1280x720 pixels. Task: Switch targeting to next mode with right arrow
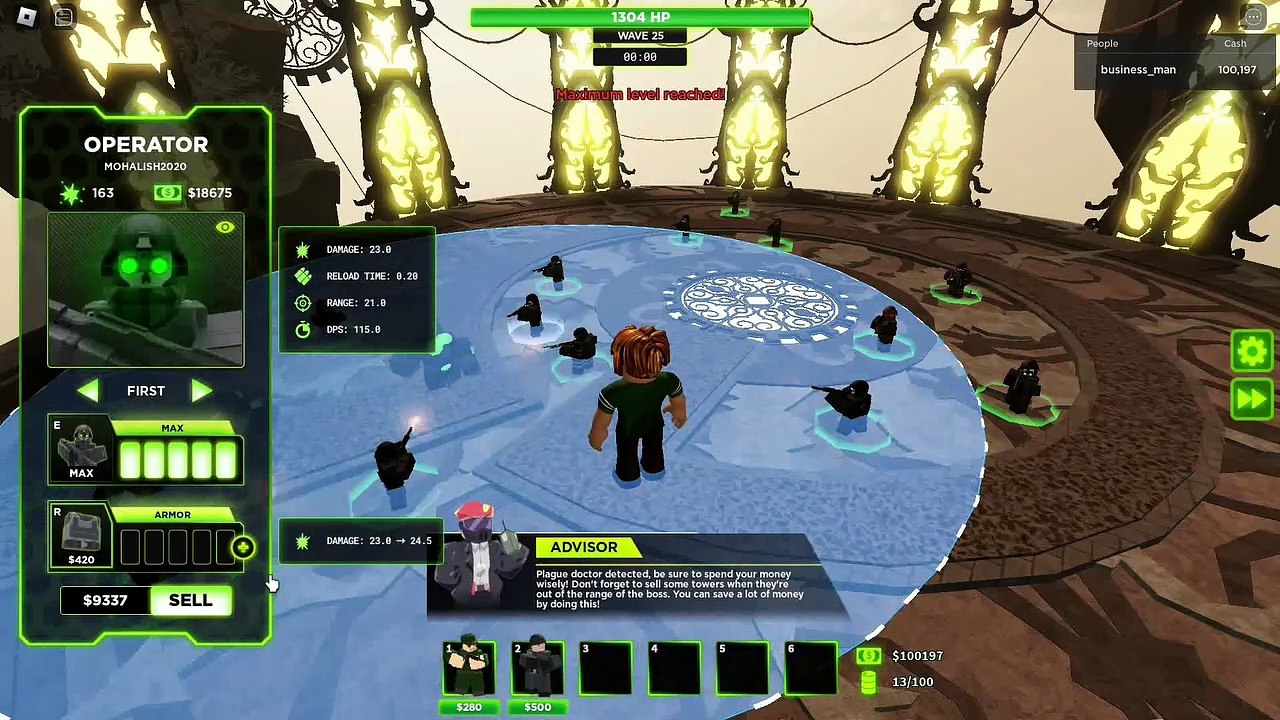click(201, 391)
